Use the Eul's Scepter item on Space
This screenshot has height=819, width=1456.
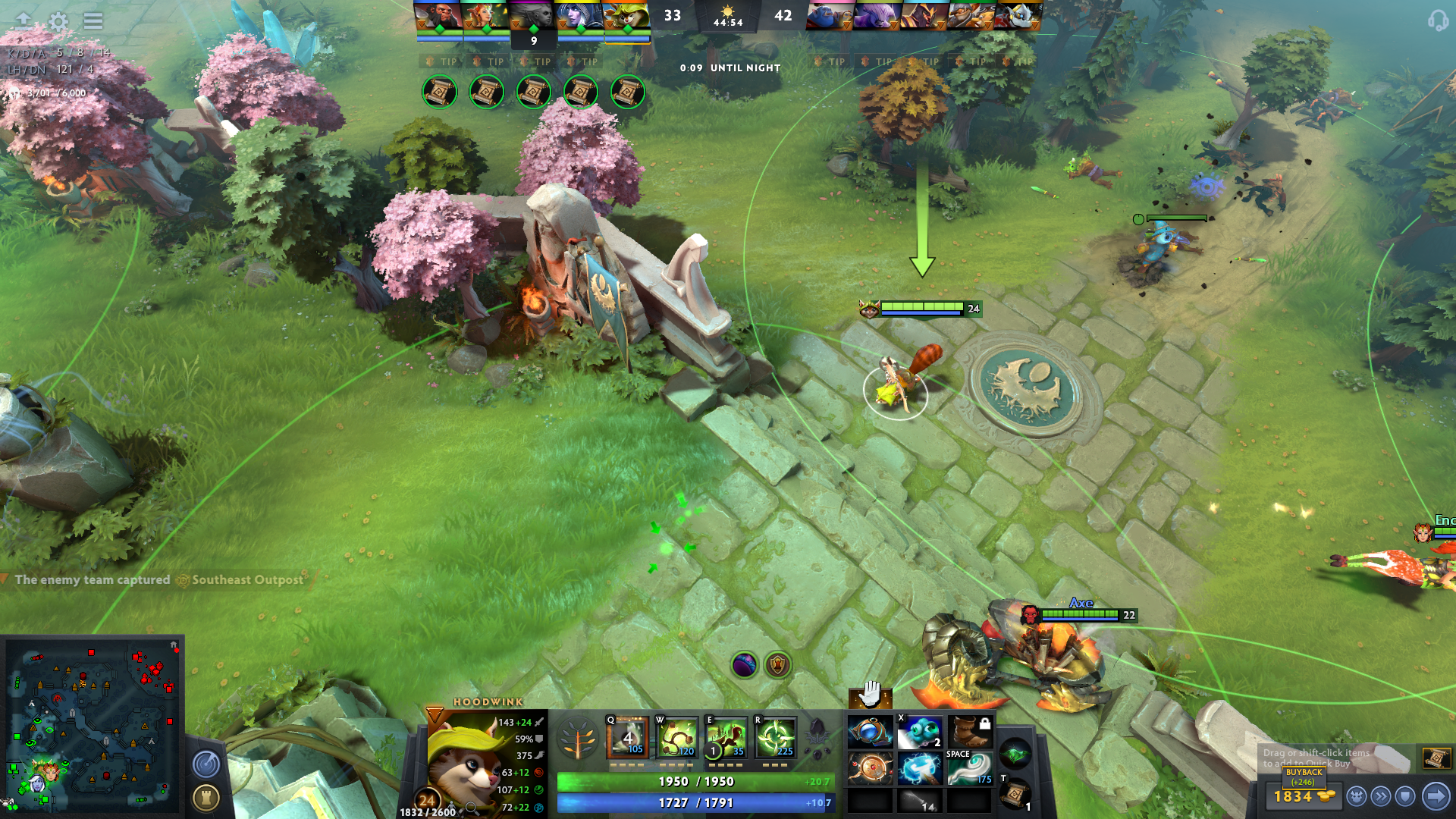pos(968,767)
